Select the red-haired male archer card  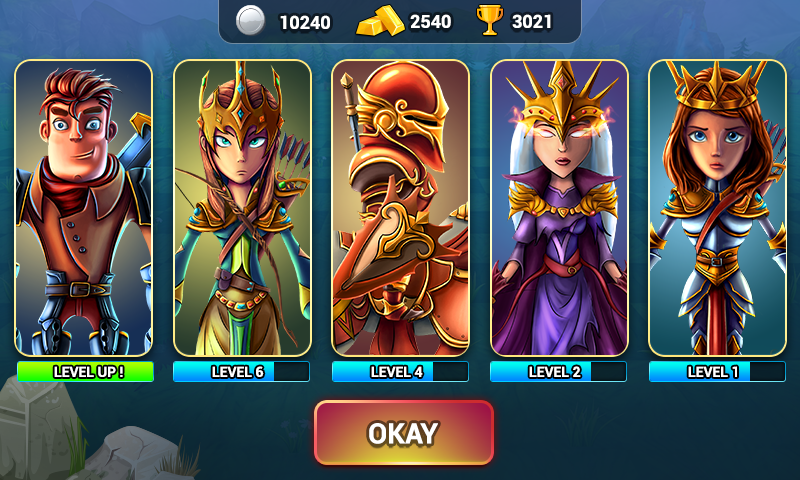[x=83, y=208]
